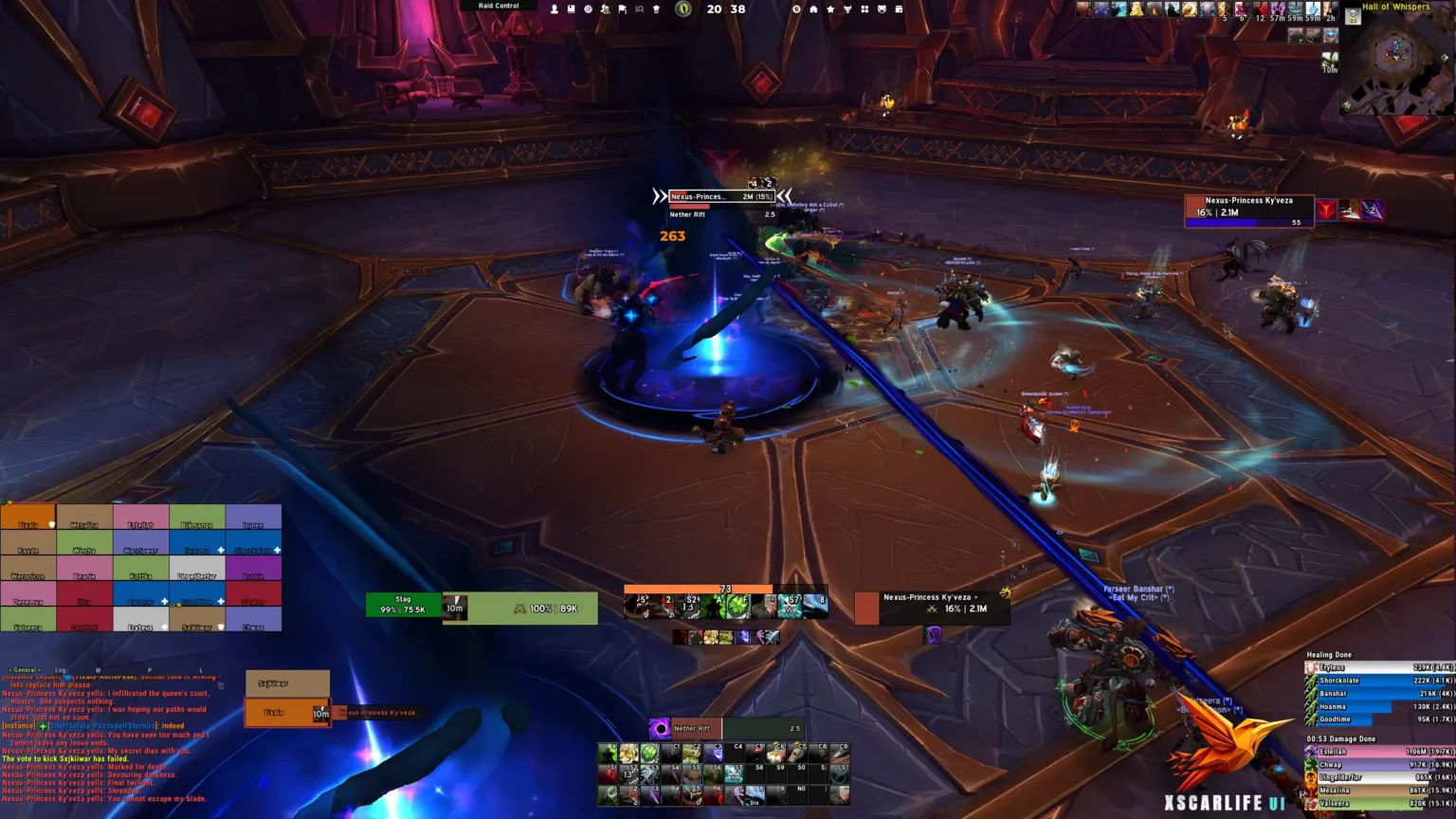Select Tixala's orange raid frame
1456x819 pixels.
pos(27,518)
